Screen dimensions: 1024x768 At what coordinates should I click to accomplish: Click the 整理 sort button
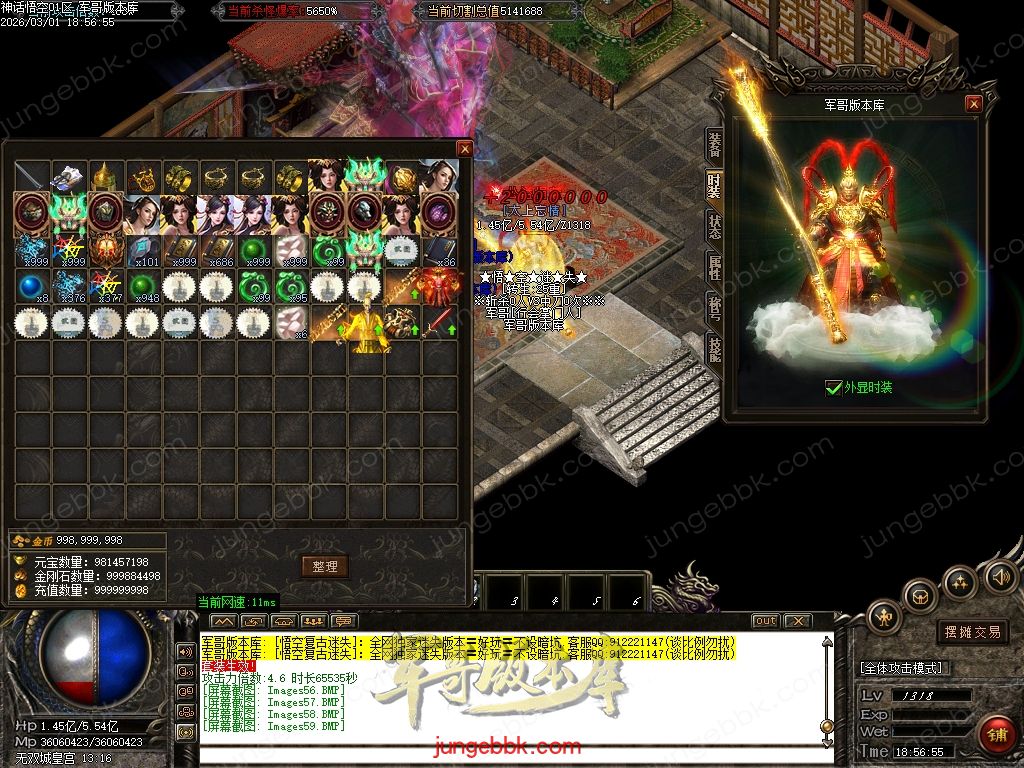[x=325, y=566]
